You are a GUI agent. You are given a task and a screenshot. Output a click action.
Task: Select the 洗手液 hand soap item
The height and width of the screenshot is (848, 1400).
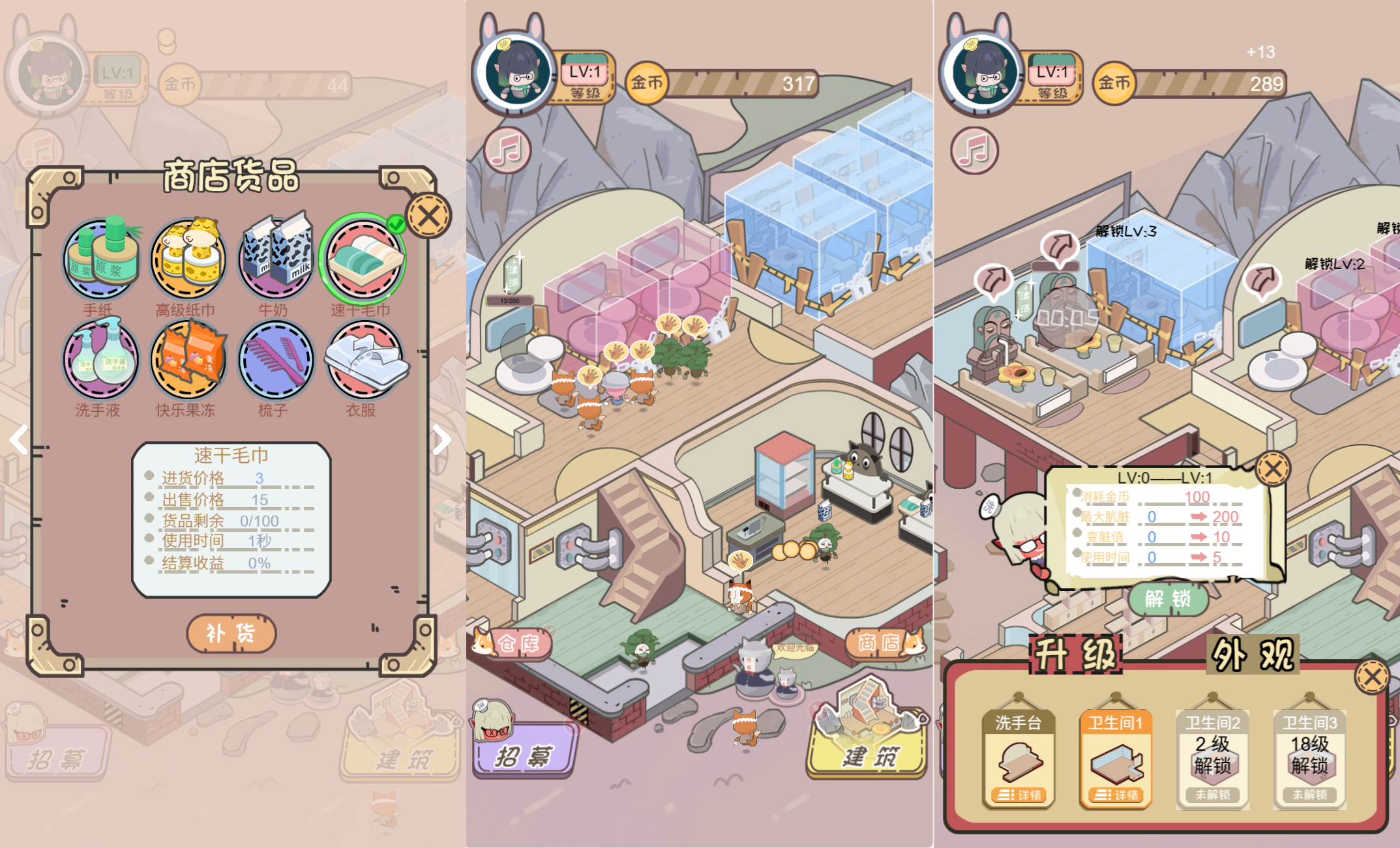point(101,359)
